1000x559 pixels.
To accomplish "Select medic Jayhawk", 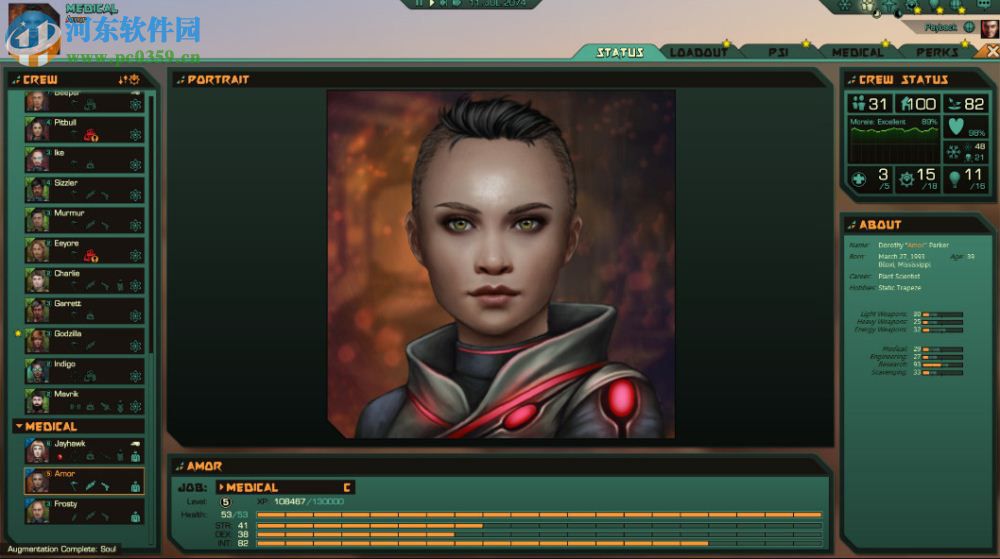I will click(85, 450).
